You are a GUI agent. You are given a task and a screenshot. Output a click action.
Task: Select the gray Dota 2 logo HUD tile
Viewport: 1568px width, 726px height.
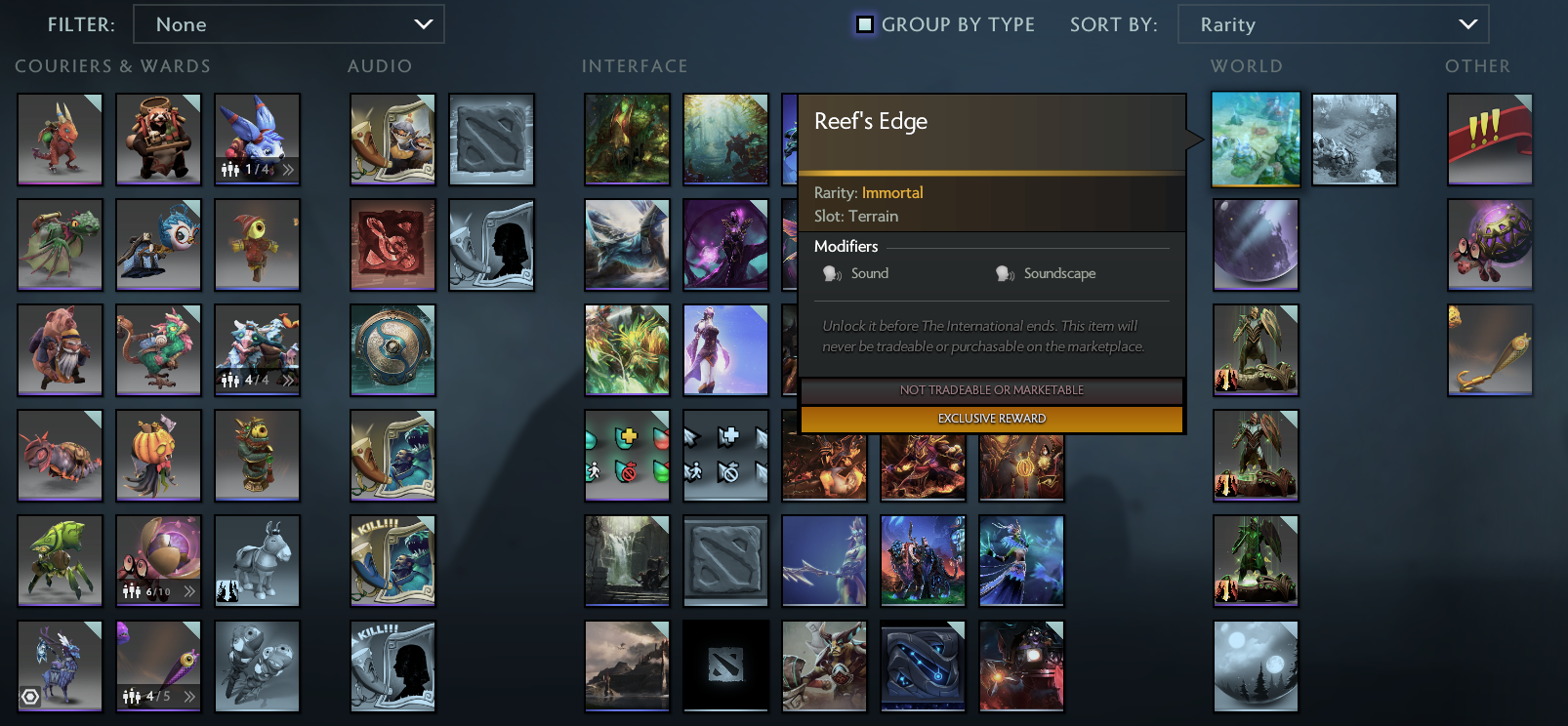tap(725, 561)
